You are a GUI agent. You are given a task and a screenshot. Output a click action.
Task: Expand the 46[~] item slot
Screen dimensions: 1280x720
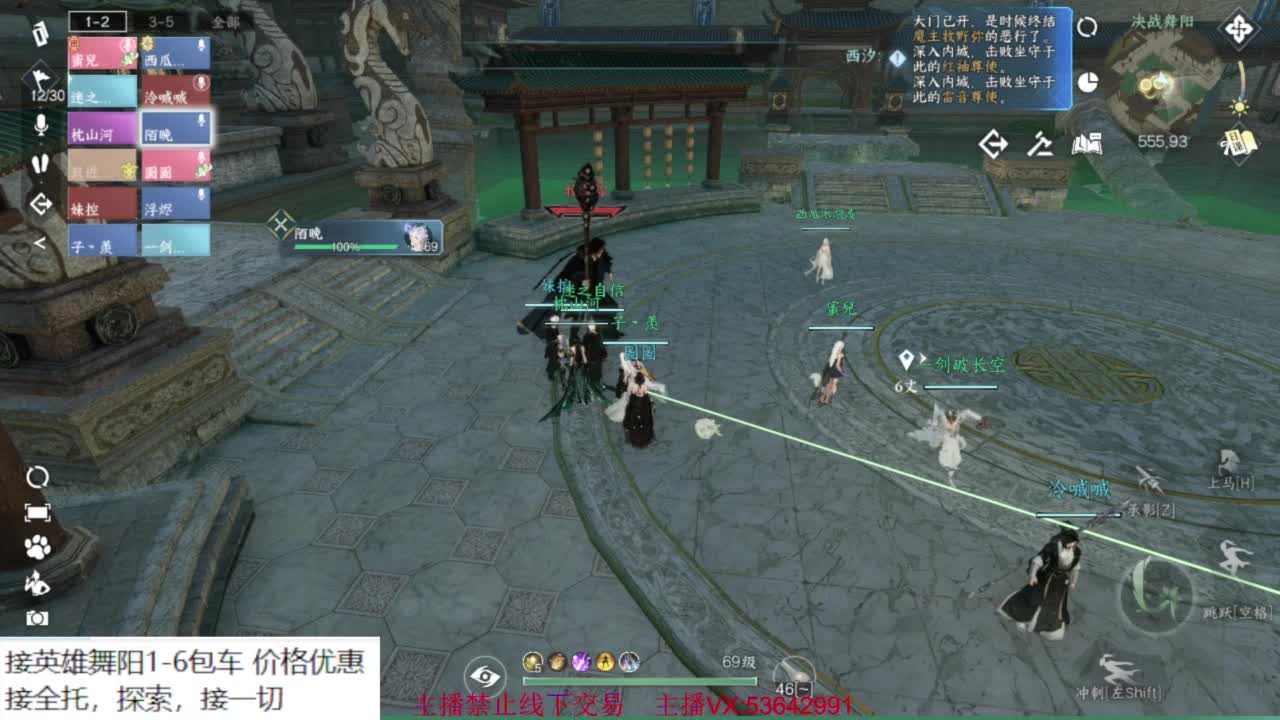(x=793, y=688)
